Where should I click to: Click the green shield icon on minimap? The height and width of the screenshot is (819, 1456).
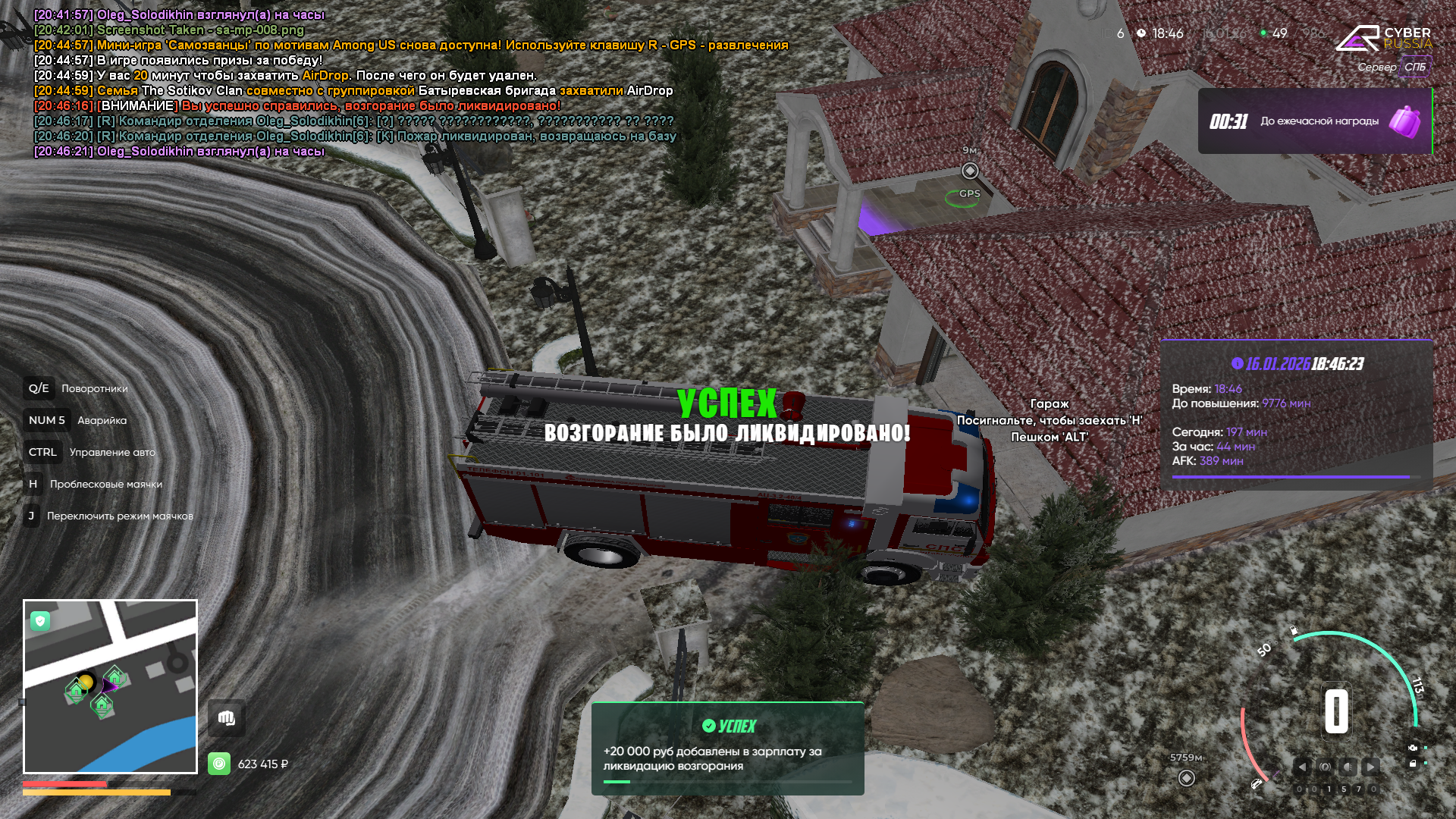(40, 621)
